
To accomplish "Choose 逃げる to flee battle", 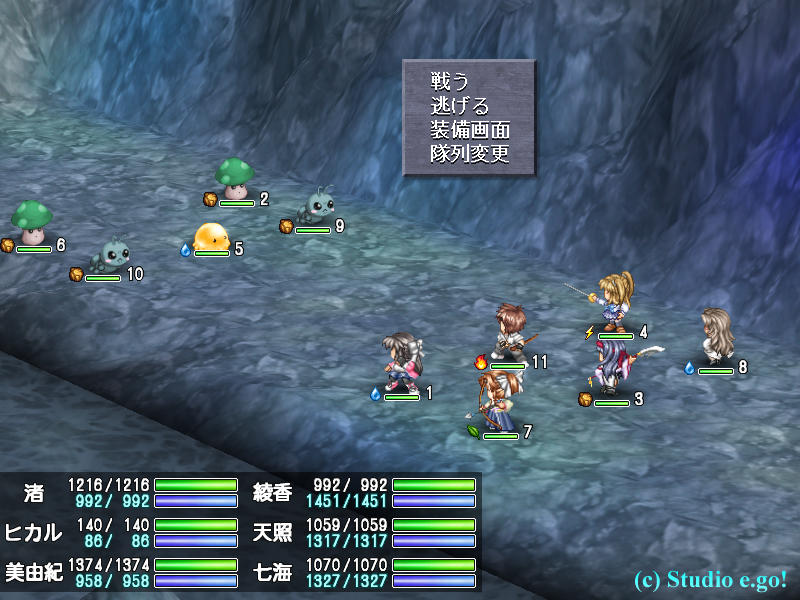I will 460,105.
